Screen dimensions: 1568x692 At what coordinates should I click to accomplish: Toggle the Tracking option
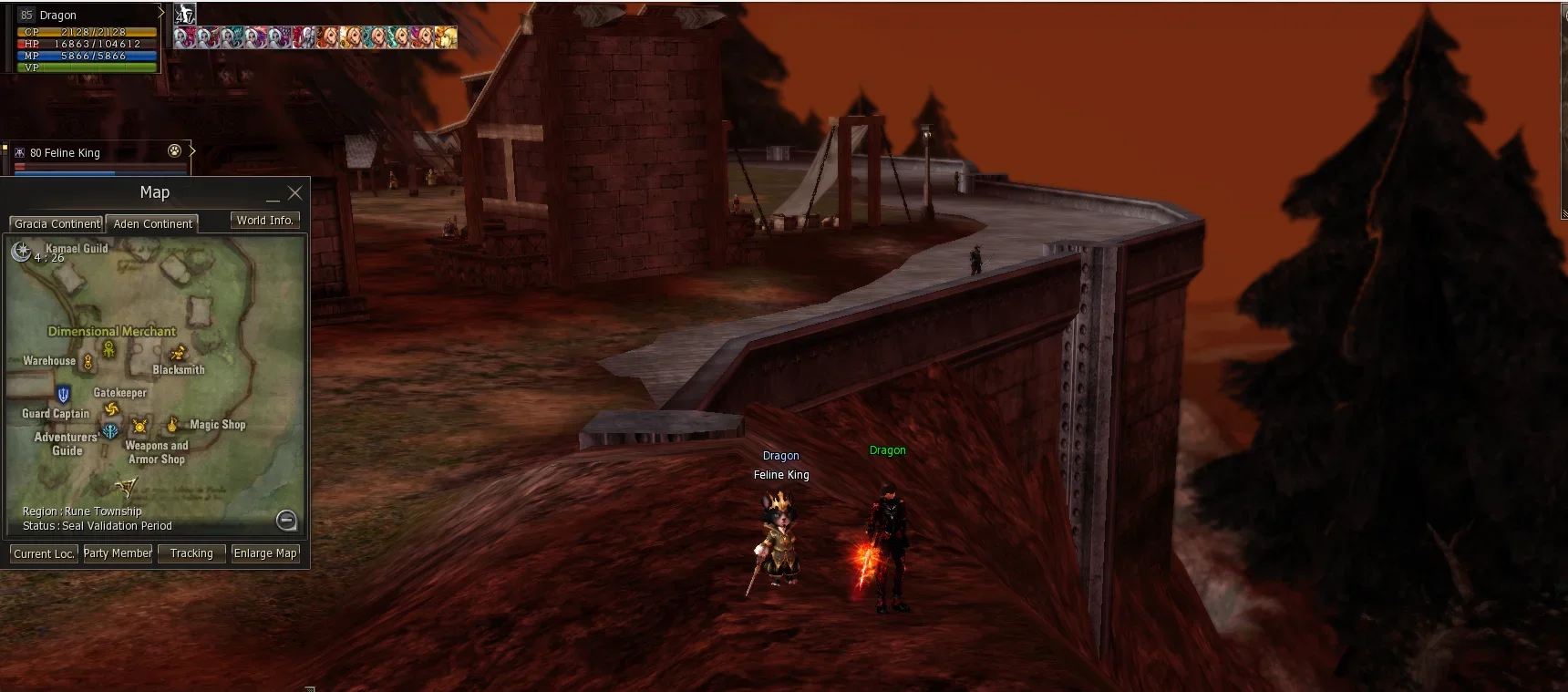(x=191, y=553)
